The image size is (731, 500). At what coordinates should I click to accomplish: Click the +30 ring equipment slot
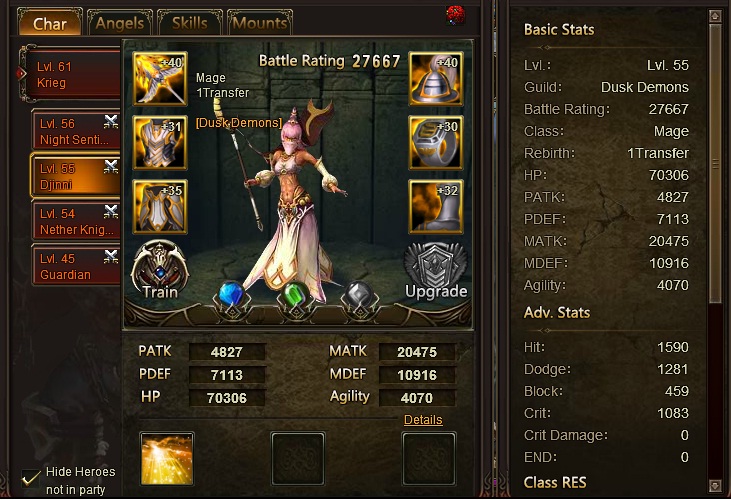click(435, 142)
